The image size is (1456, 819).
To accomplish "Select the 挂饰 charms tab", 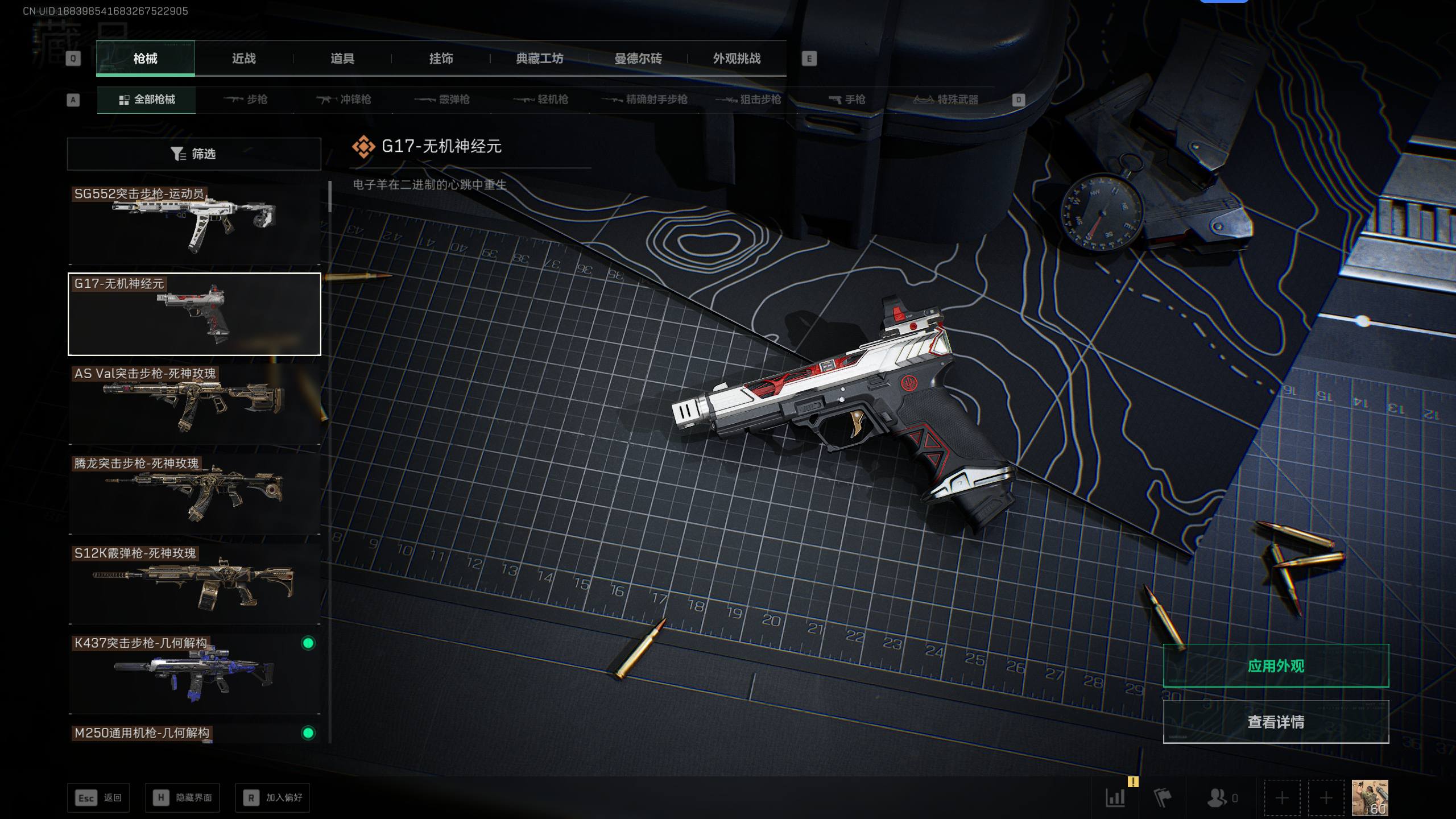I will pyautogui.click(x=441, y=59).
